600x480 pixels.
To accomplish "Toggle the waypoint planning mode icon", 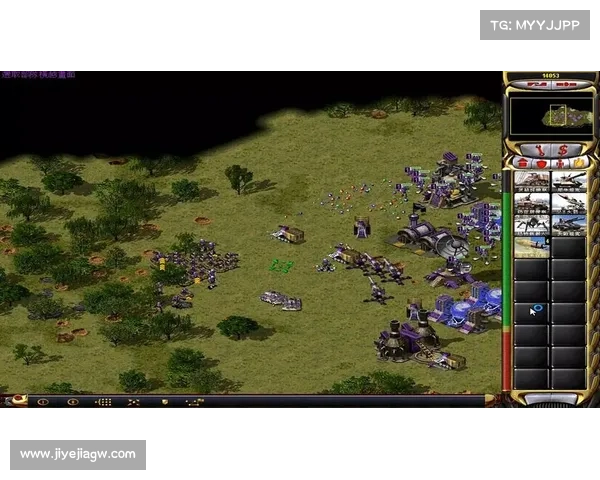I will [194, 401].
